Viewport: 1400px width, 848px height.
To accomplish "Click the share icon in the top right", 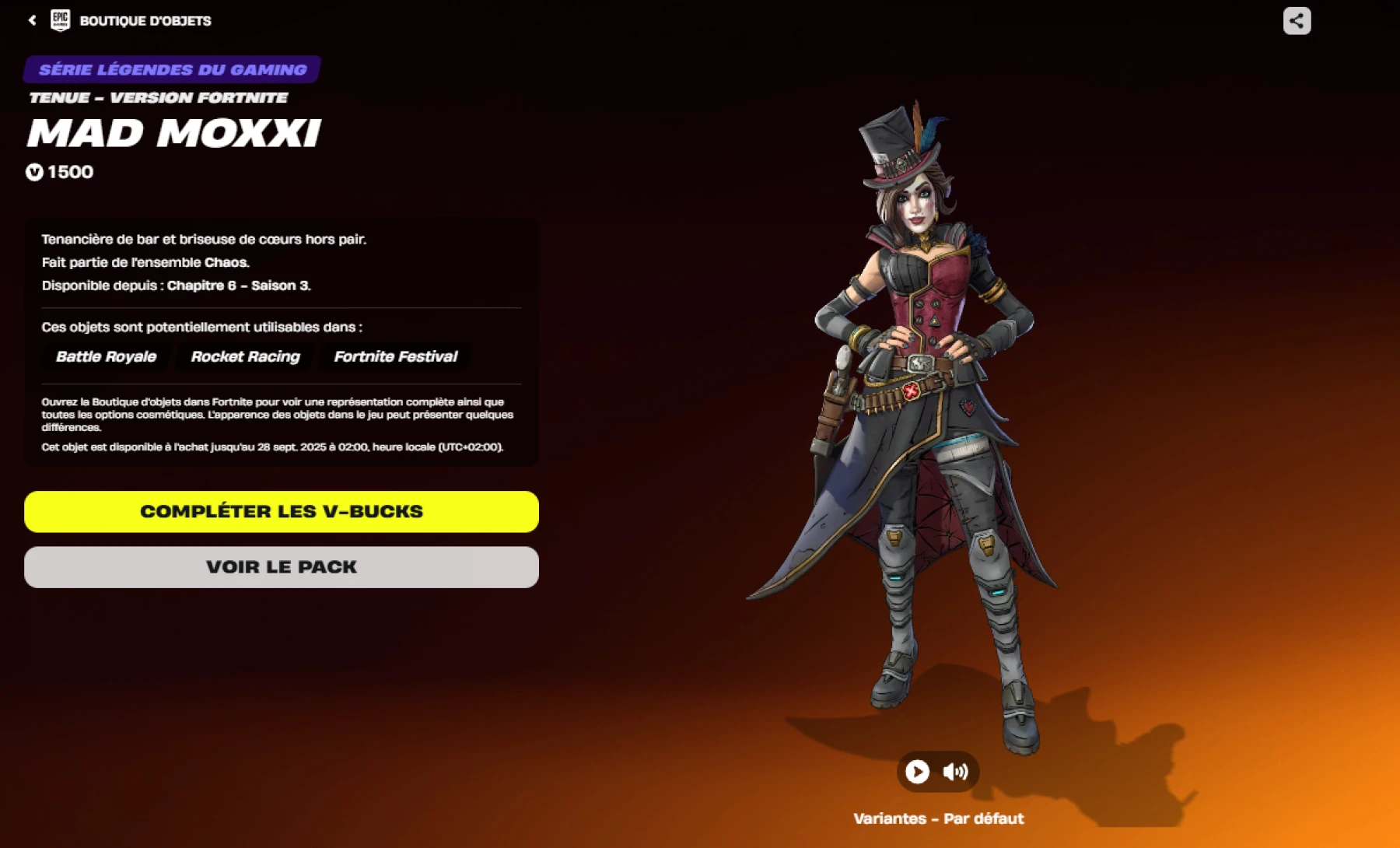I will [x=1296, y=21].
